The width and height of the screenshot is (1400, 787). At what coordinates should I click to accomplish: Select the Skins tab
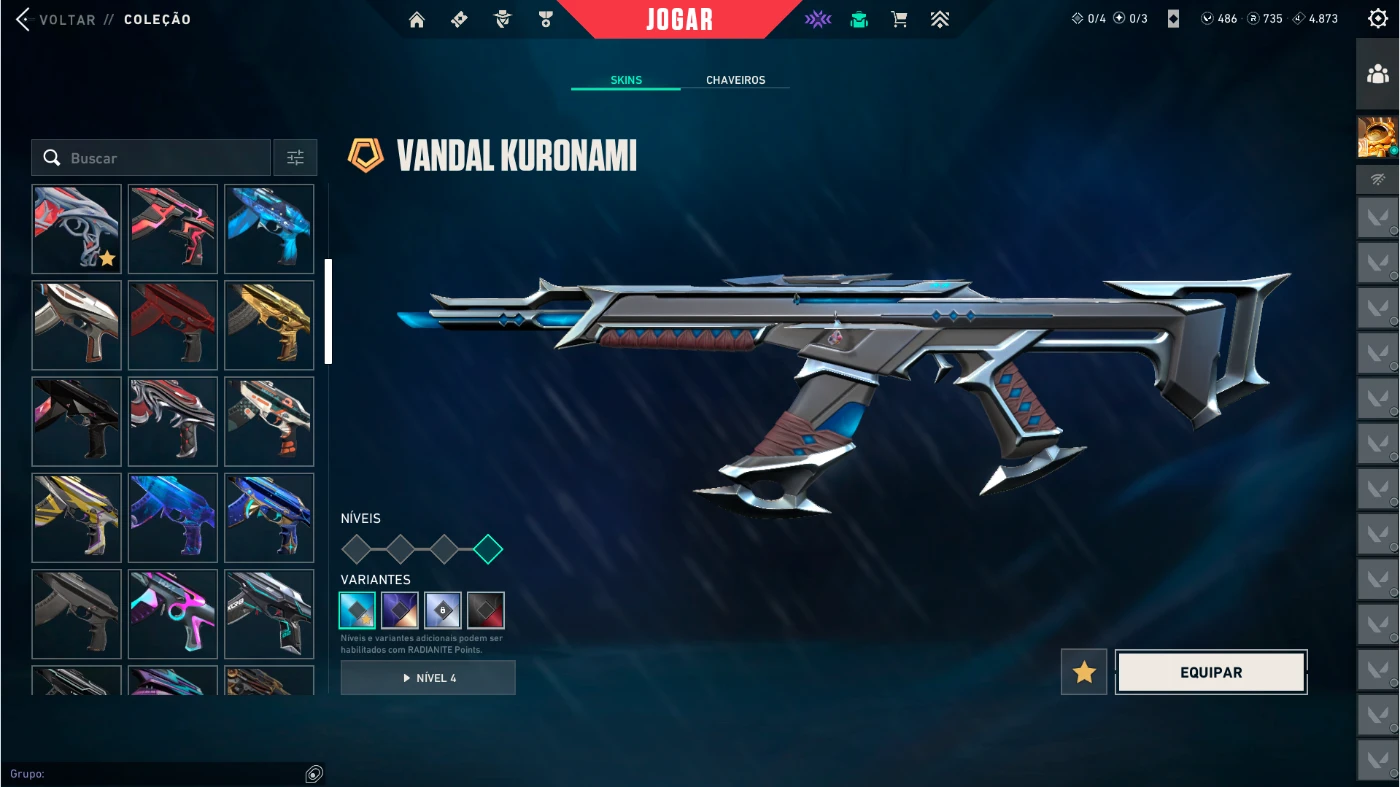pyautogui.click(x=626, y=80)
